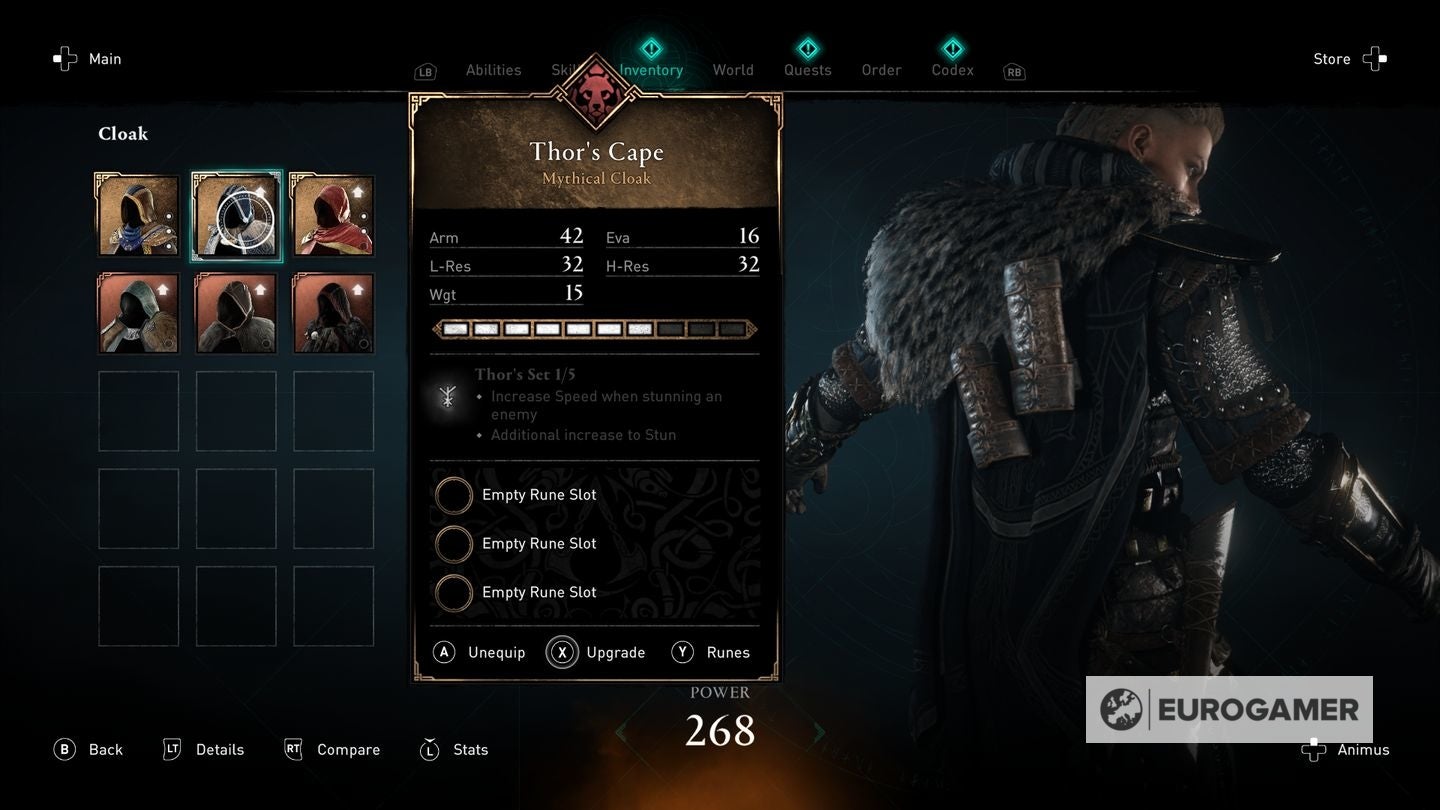Click the teal diamond icon above the Quests tab
Screen dimensions: 1440x810
(x=806, y=47)
